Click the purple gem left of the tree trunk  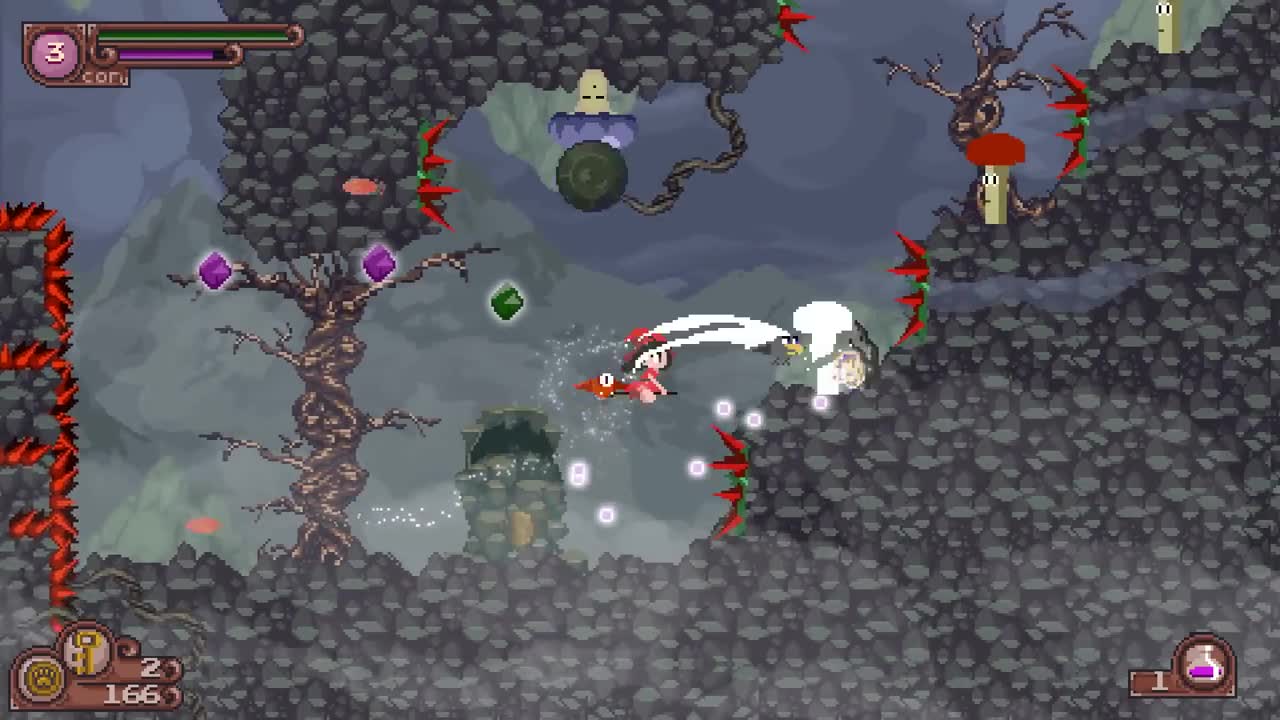pos(215,270)
